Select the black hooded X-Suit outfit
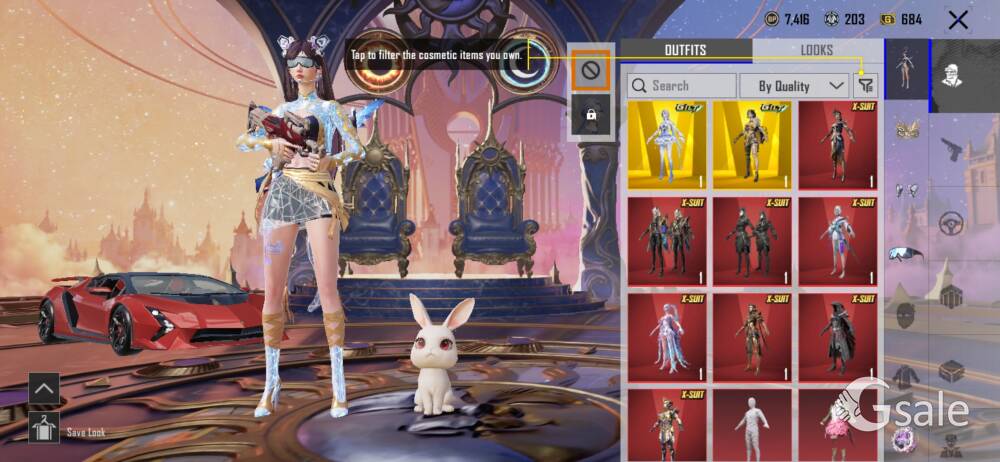 [838, 335]
